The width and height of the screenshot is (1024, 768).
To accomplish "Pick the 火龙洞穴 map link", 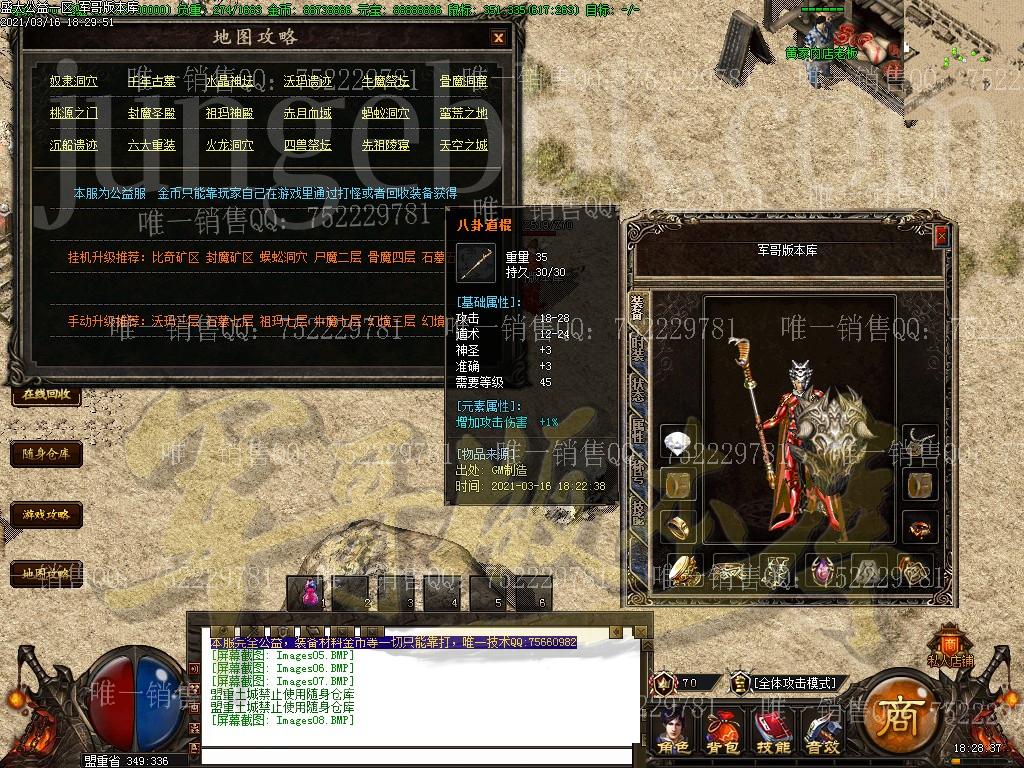I will 230,145.
